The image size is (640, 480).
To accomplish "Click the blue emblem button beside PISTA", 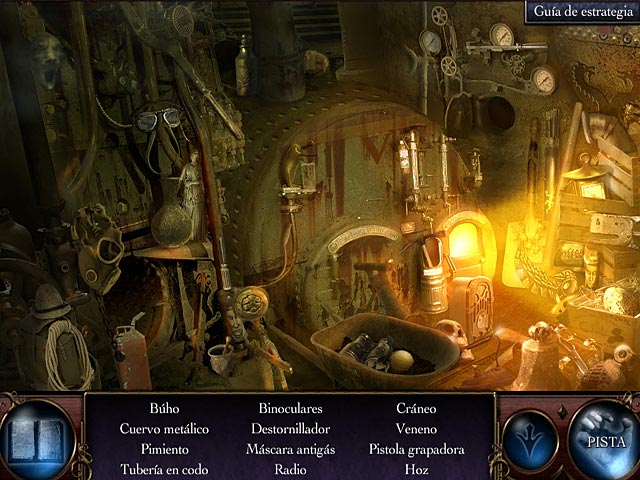I will pyautogui.click(x=530, y=438).
